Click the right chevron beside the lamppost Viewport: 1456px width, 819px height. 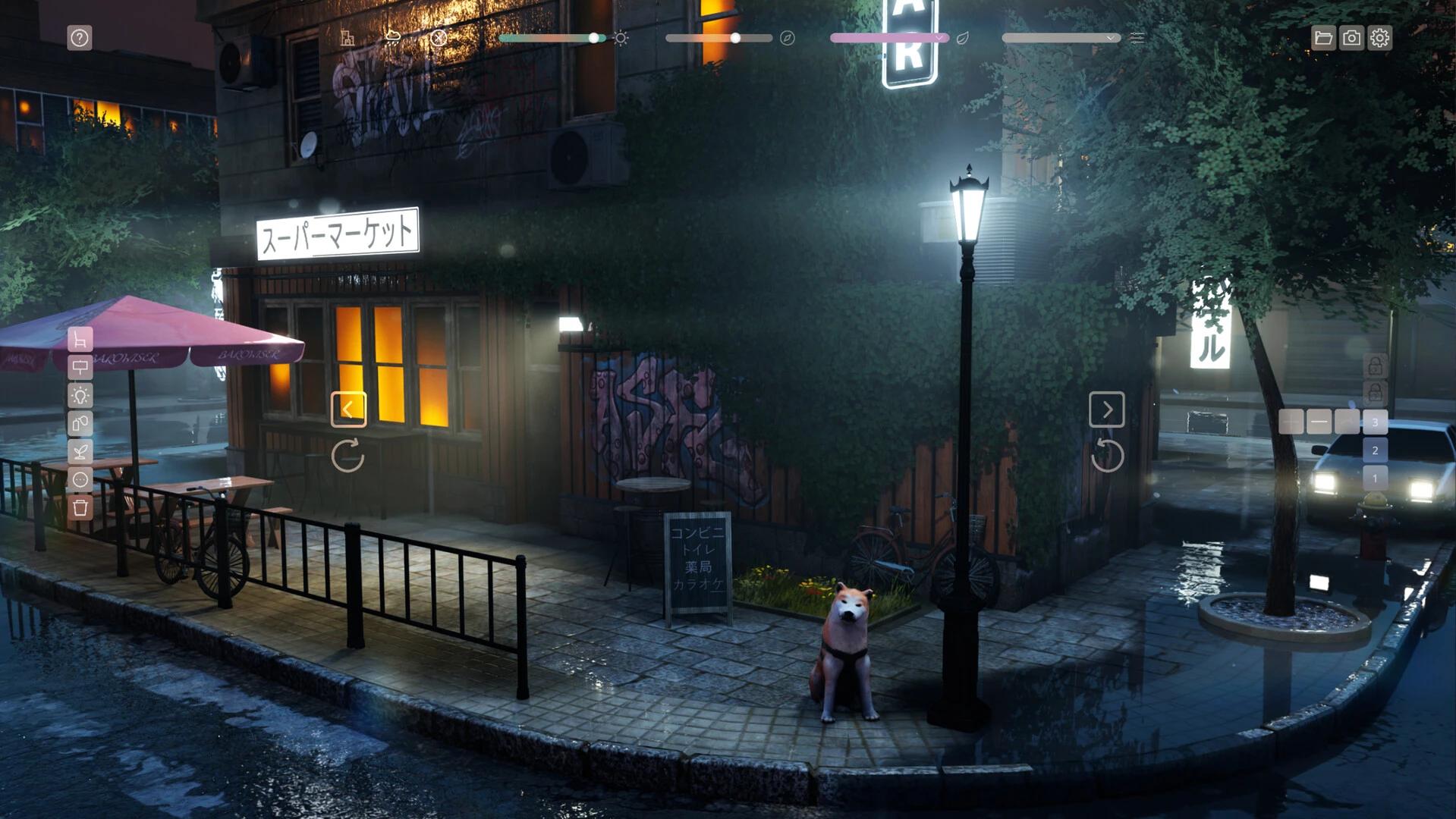click(1106, 409)
